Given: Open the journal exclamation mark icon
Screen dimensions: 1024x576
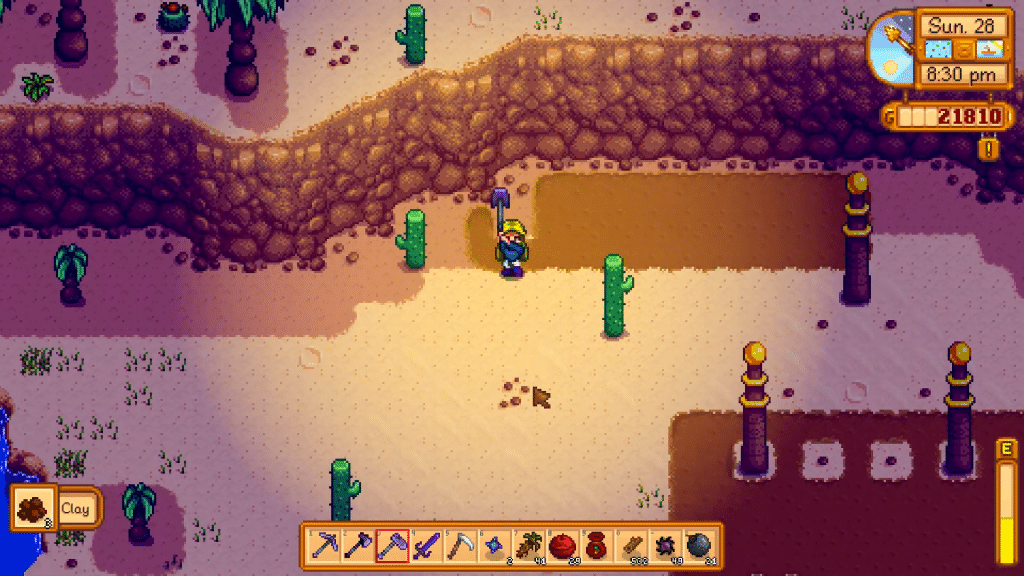Looking at the screenshot, I should [x=991, y=149].
